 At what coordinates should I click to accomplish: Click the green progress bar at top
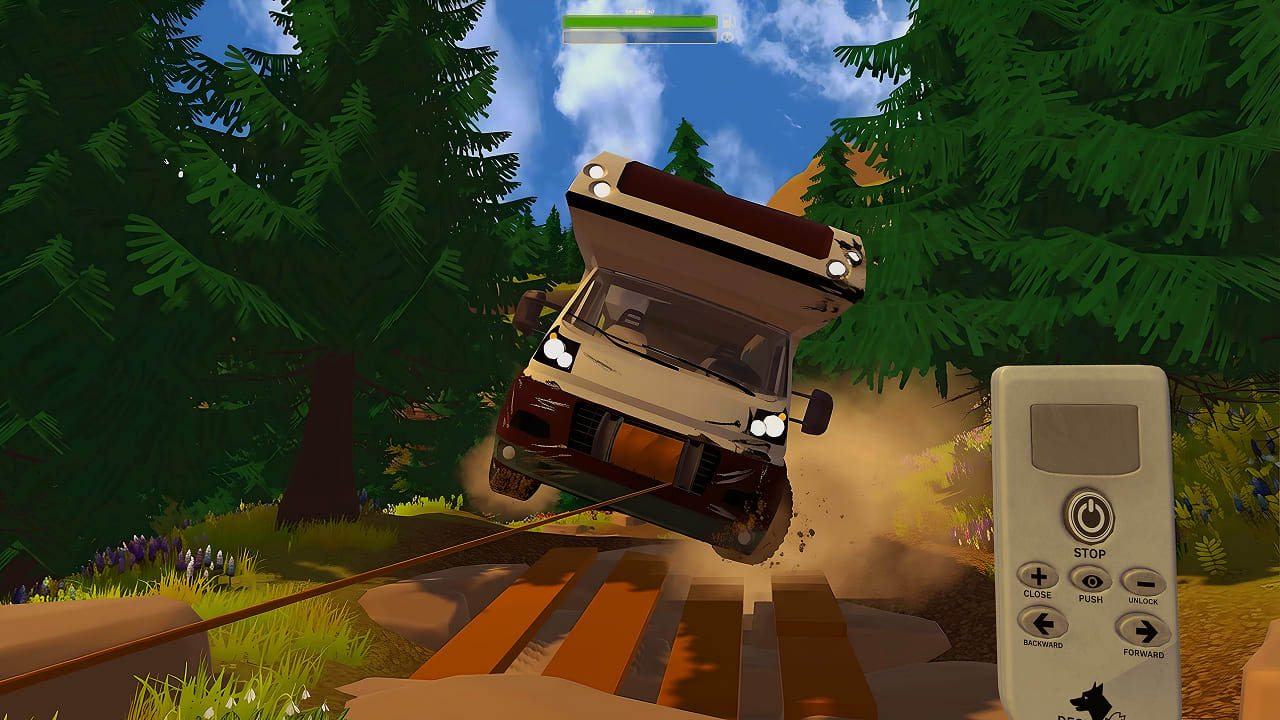coord(640,20)
